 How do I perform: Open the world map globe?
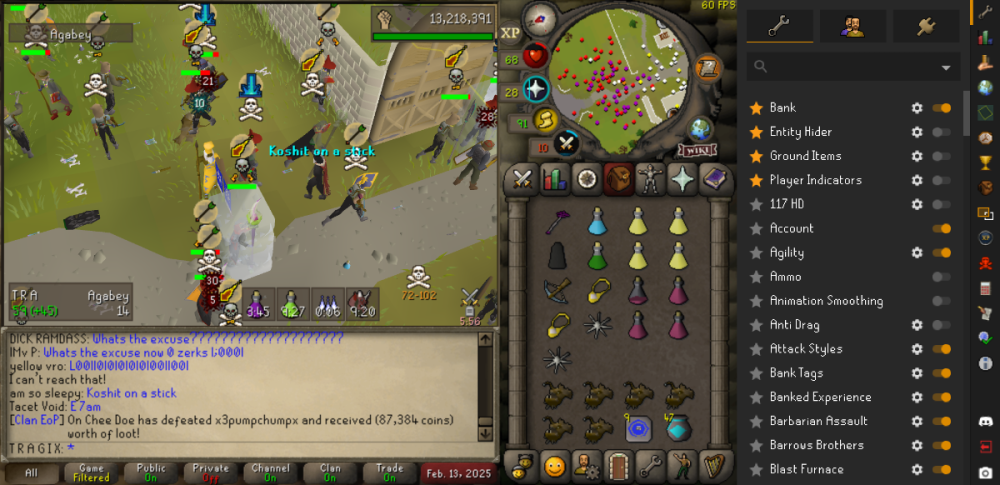coord(700,129)
